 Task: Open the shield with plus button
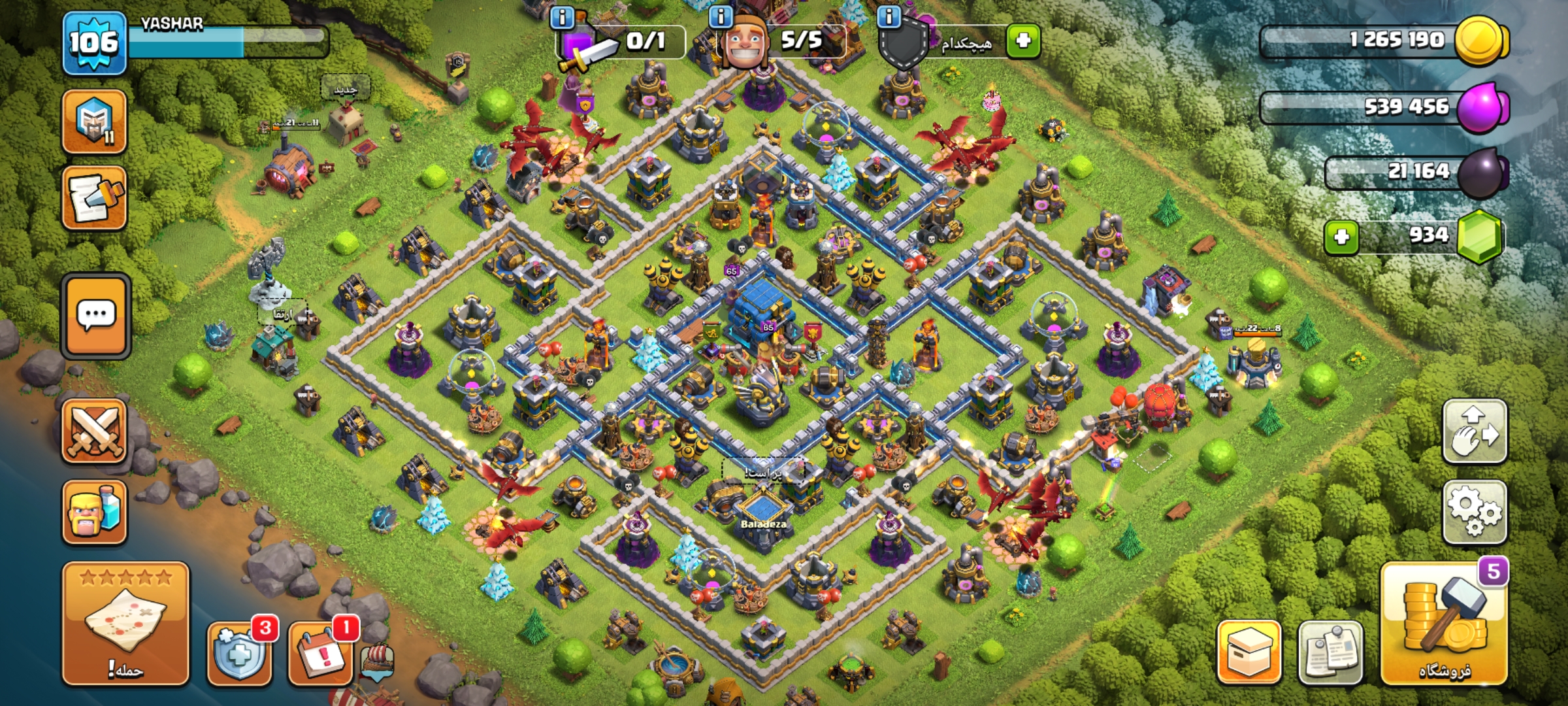[239, 654]
